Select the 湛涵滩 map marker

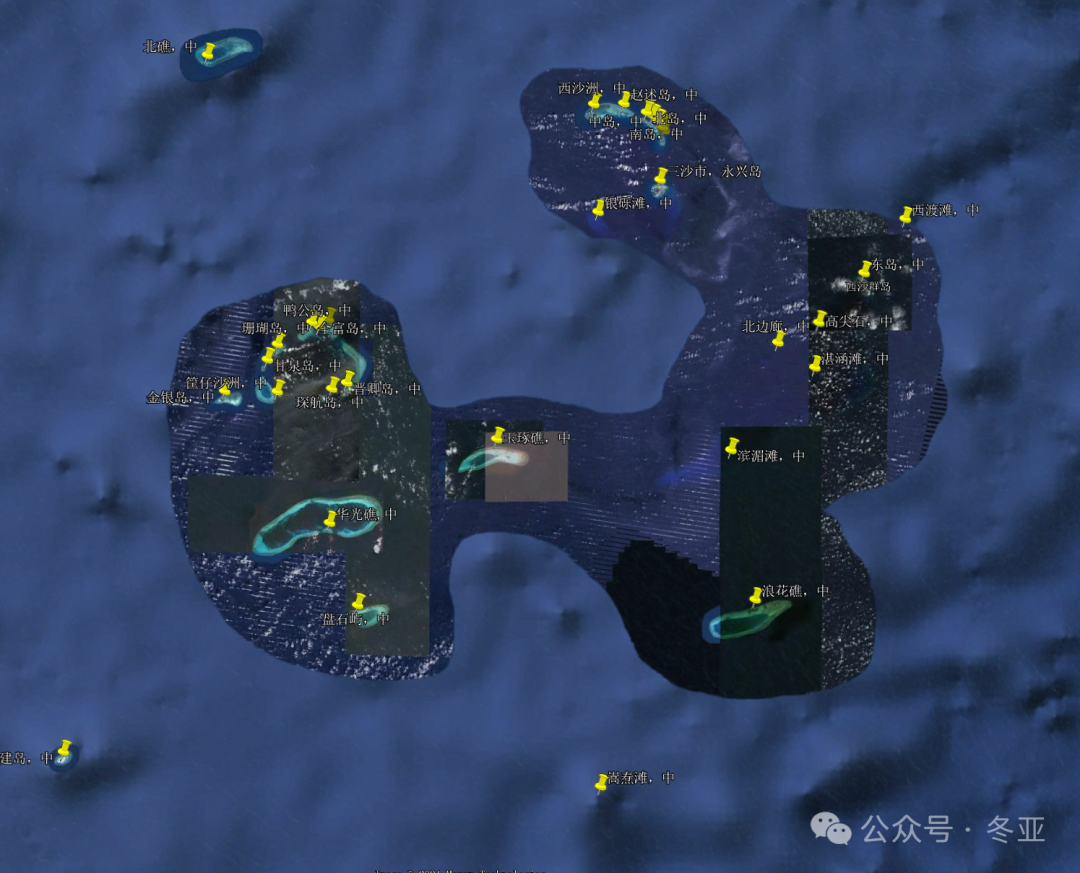(816, 364)
